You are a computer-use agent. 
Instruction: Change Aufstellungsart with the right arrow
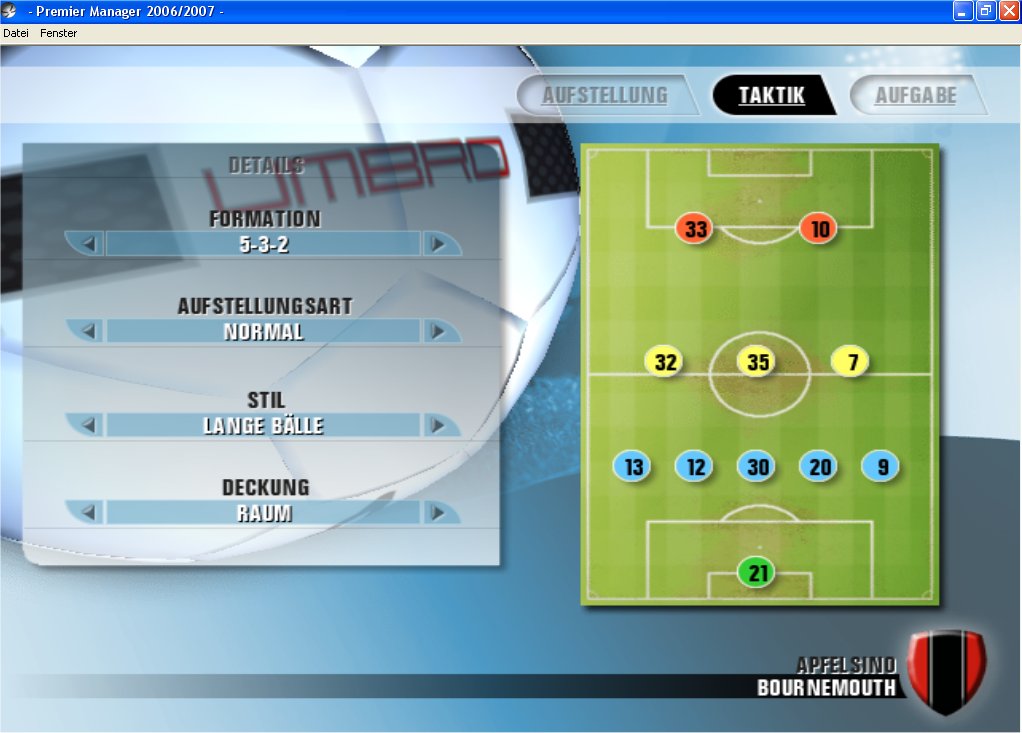click(437, 331)
